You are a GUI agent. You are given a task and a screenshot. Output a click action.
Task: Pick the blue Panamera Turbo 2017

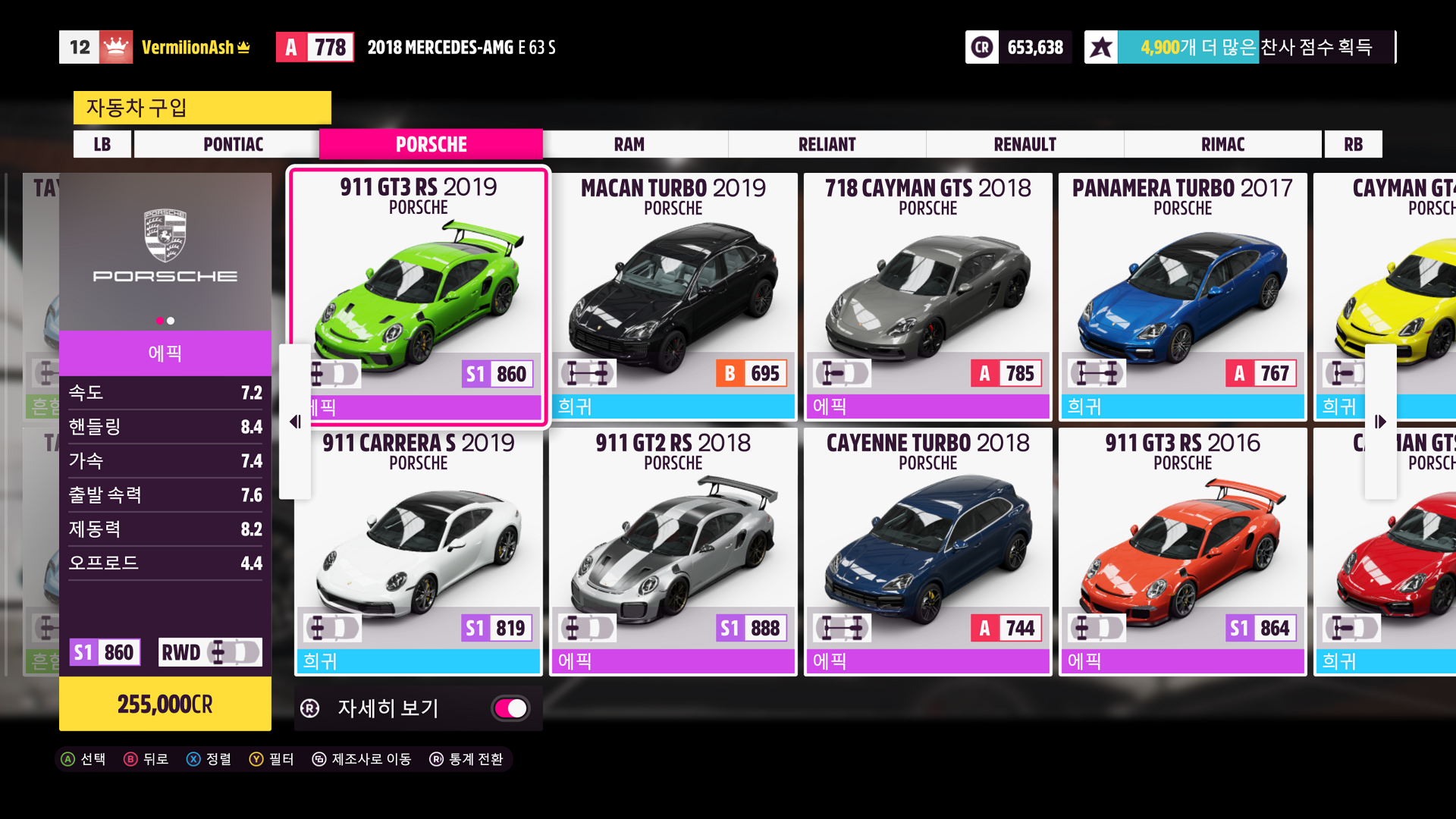[x=1182, y=296]
